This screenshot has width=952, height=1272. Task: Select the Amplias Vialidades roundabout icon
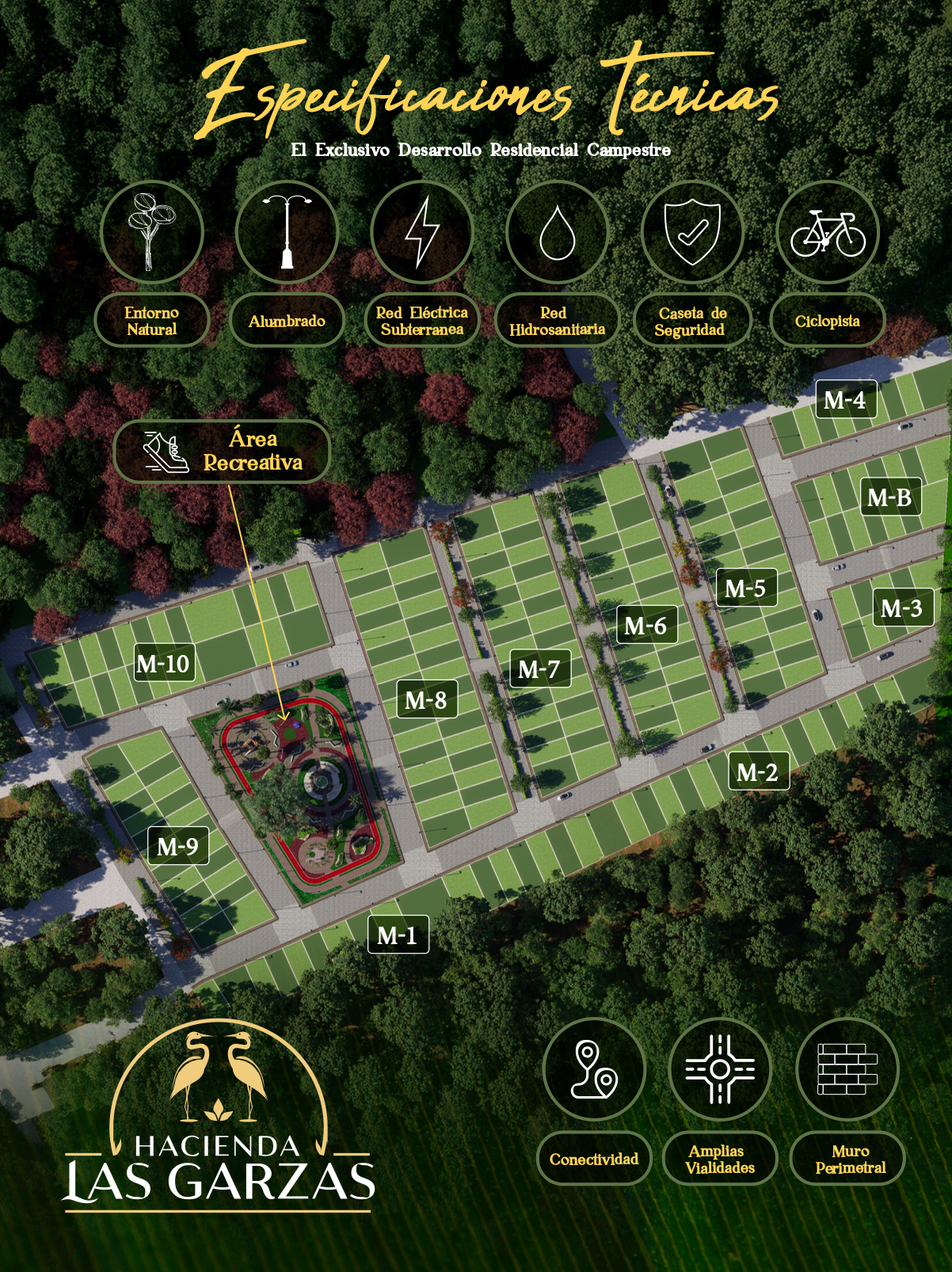pos(720,1069)
